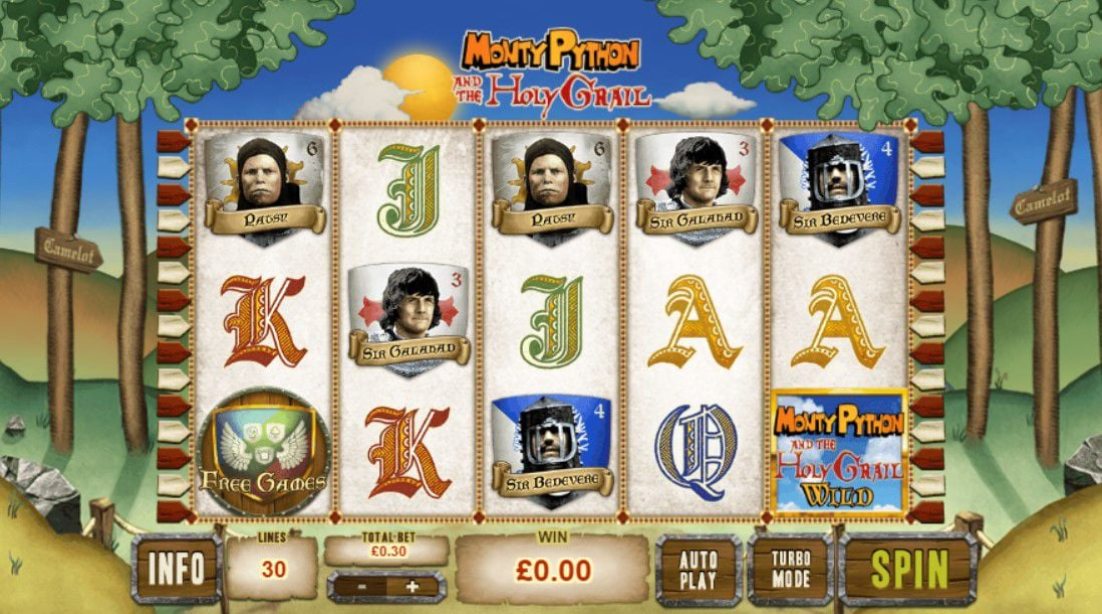Select the Lines count box
This screenshot has width=1102, height=614.
coord(271,568)
